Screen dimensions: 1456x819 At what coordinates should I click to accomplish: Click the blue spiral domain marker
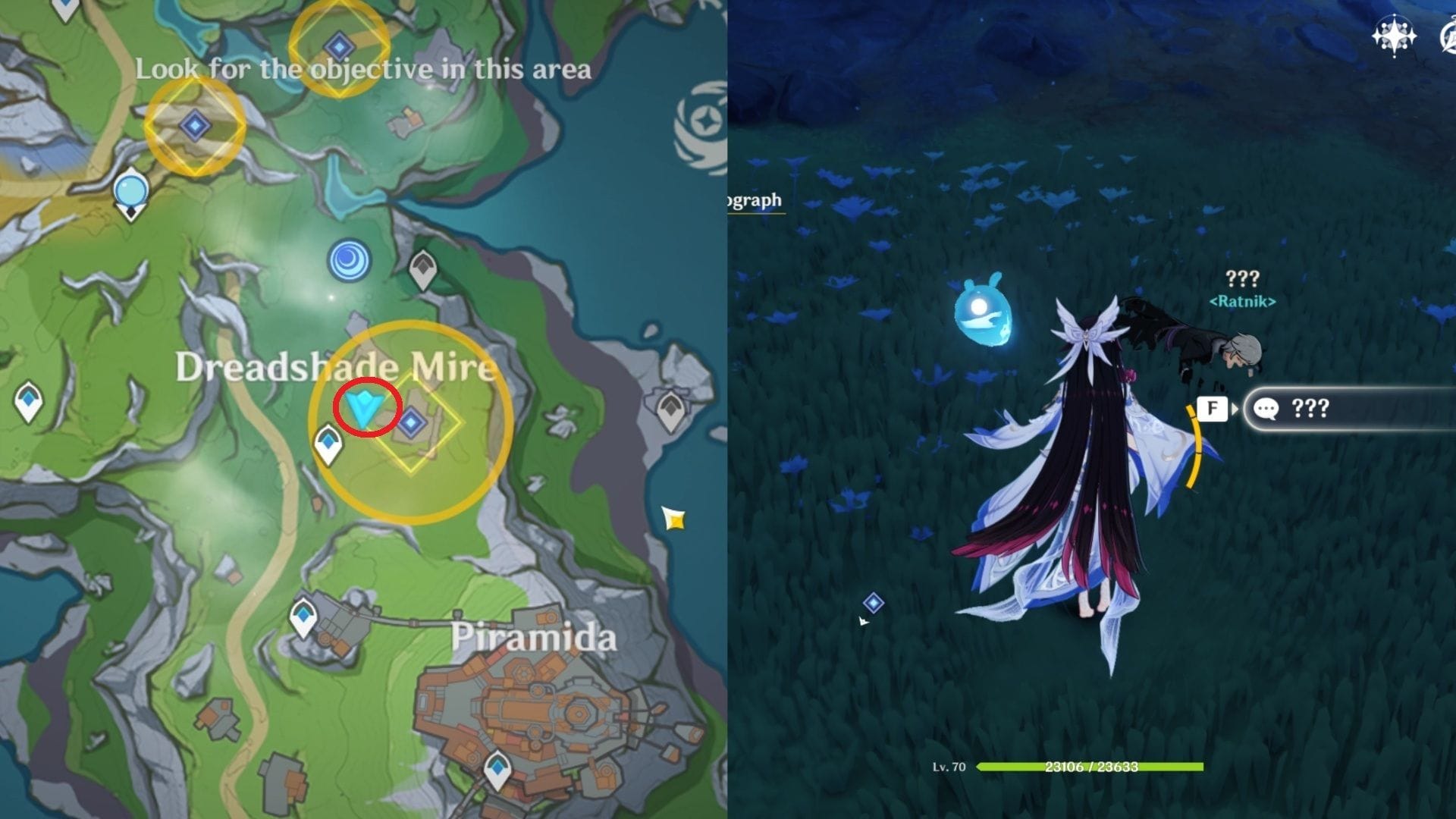349,260
